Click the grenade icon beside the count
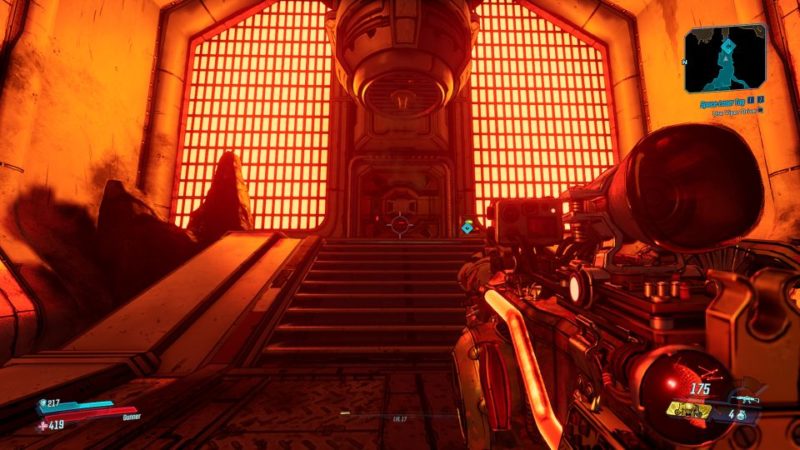The height and width of the screenshot is (450, 800). (745, 413)
